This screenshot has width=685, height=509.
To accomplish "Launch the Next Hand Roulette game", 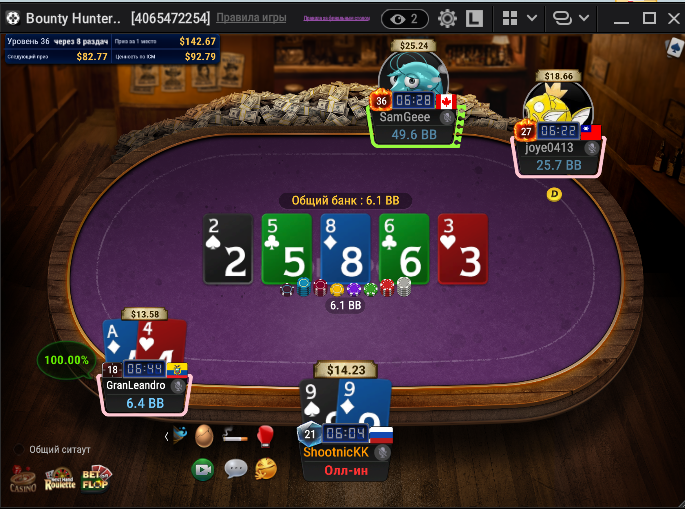I will coord(60,479).
